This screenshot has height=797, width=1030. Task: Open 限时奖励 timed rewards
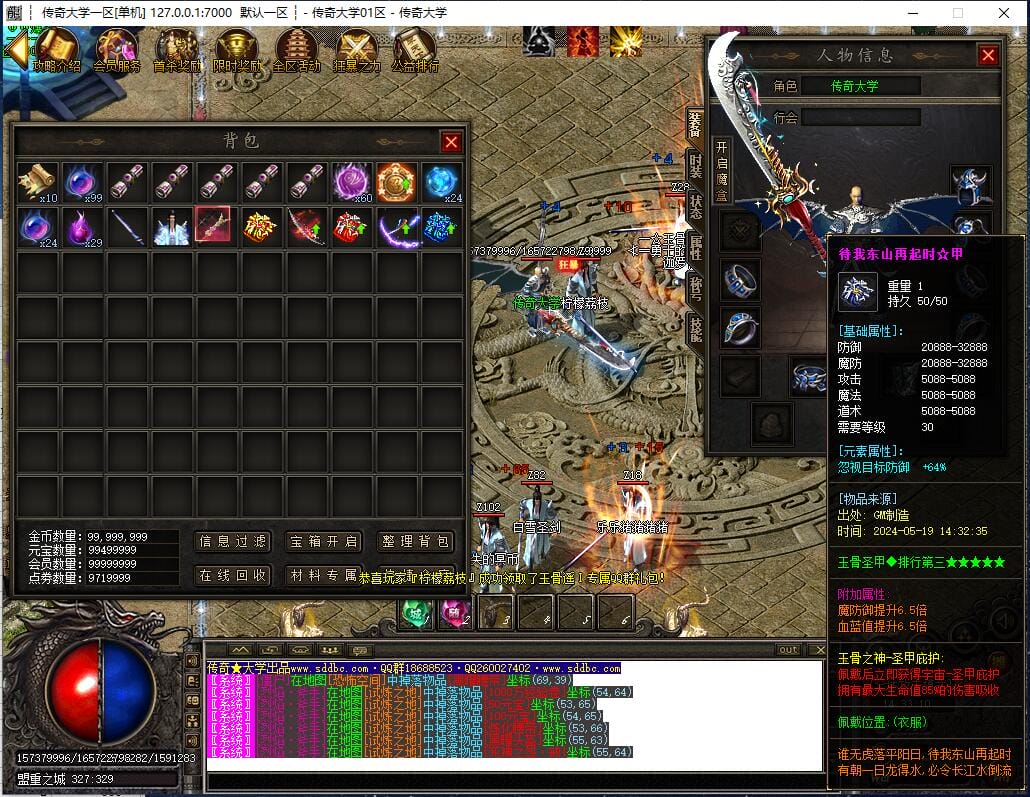pyautogui.click(x=237, y=51)
